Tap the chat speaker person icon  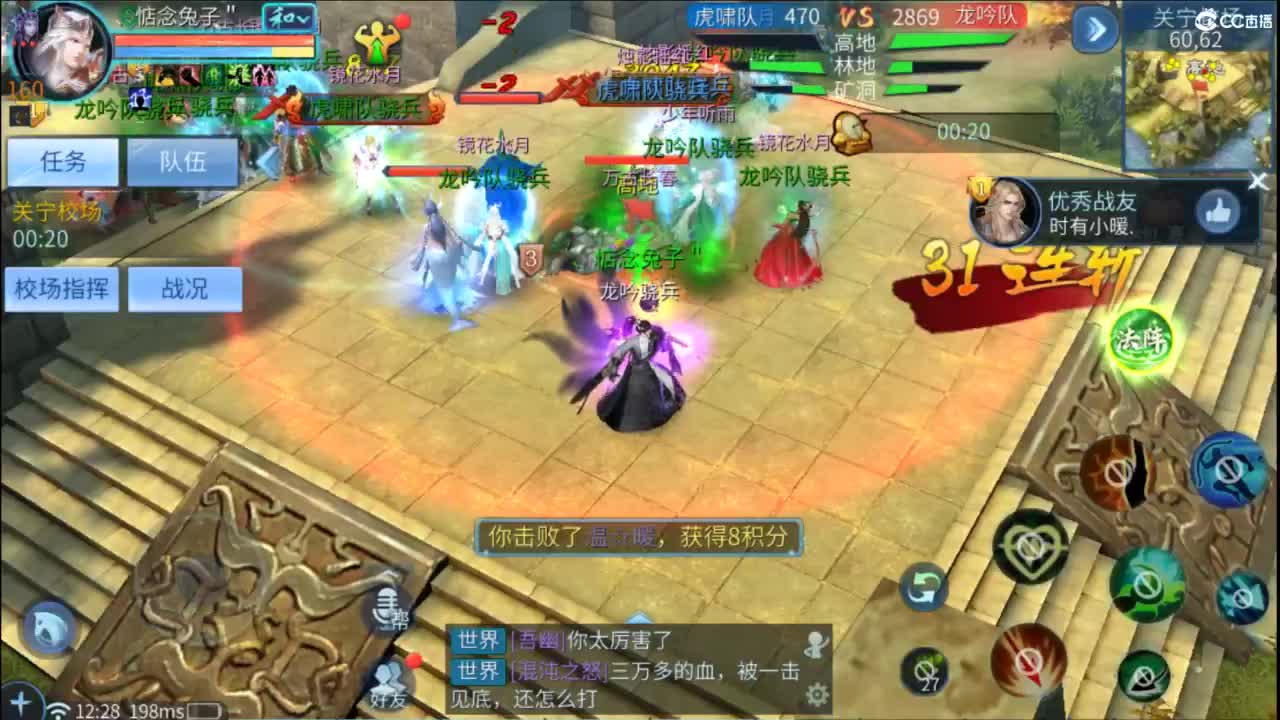click(x=817, y=644)
